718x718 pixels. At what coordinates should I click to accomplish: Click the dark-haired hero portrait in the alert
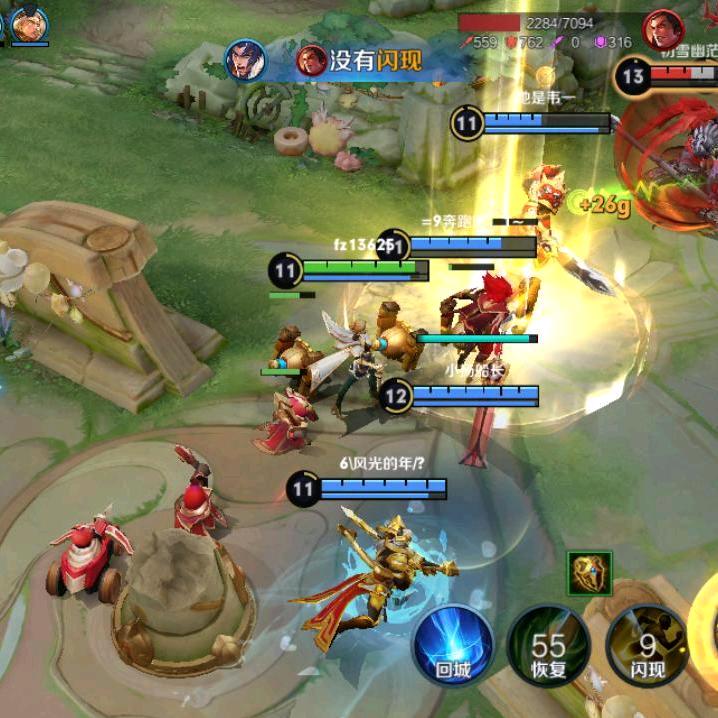(x=245, y=61)
